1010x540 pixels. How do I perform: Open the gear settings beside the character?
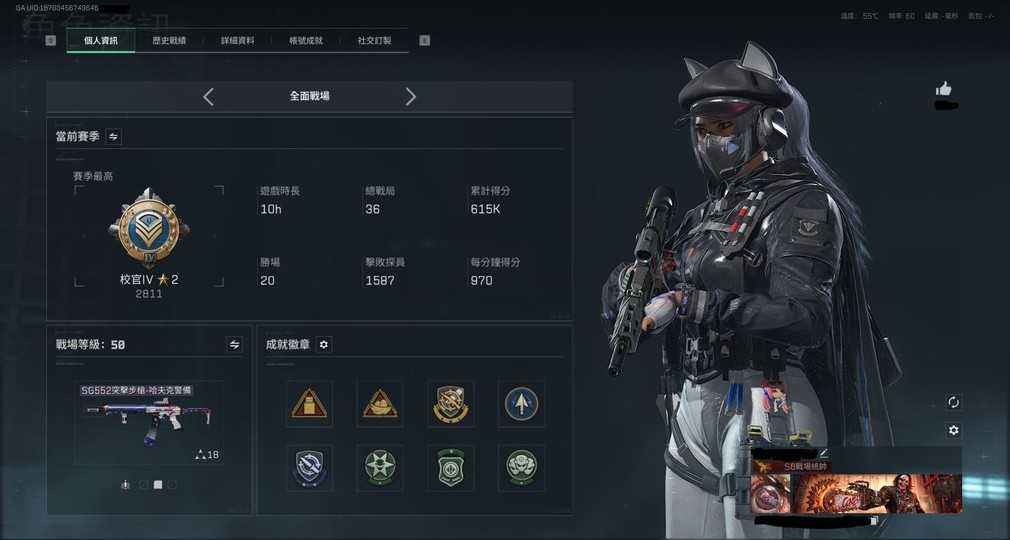click(953, 430)
